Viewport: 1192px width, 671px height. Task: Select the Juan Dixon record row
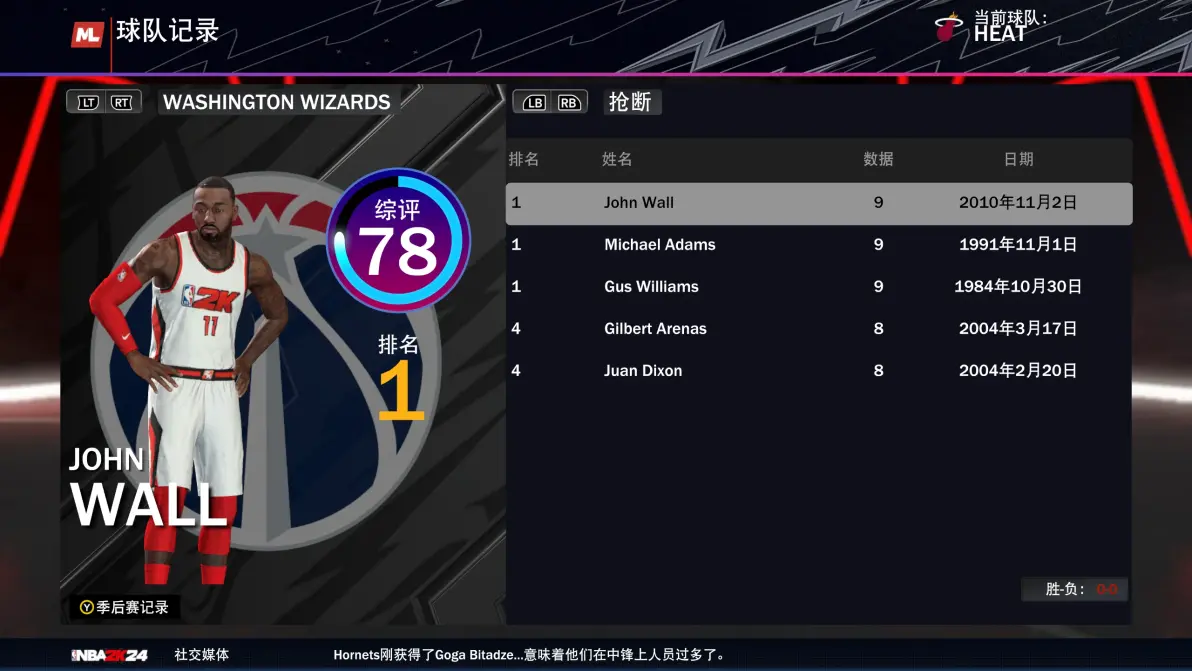pos(818,371)
